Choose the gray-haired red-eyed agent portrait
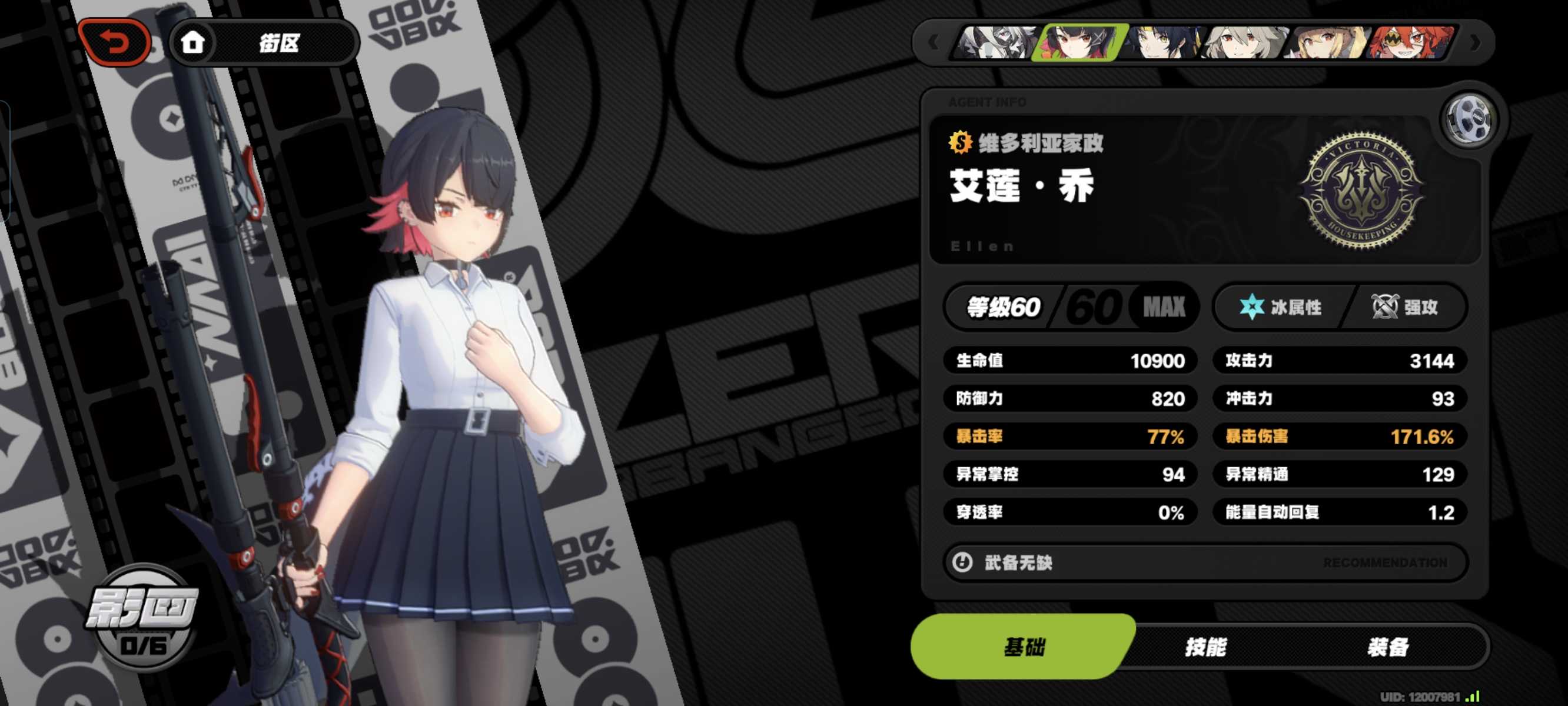Image resolution: width=1568 pixels, height=706 pixels. (x=1245, y=42)
